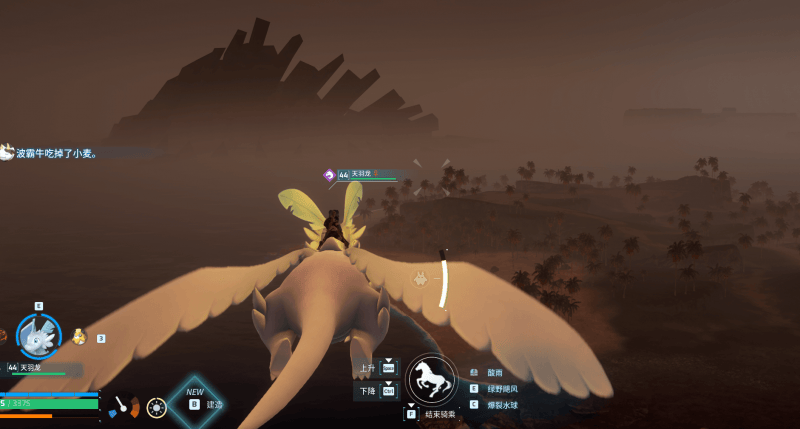The height and width of the screenshot is (429, 800).
Task: Click the white horse mount icon
Action: (x=431, y=380)
